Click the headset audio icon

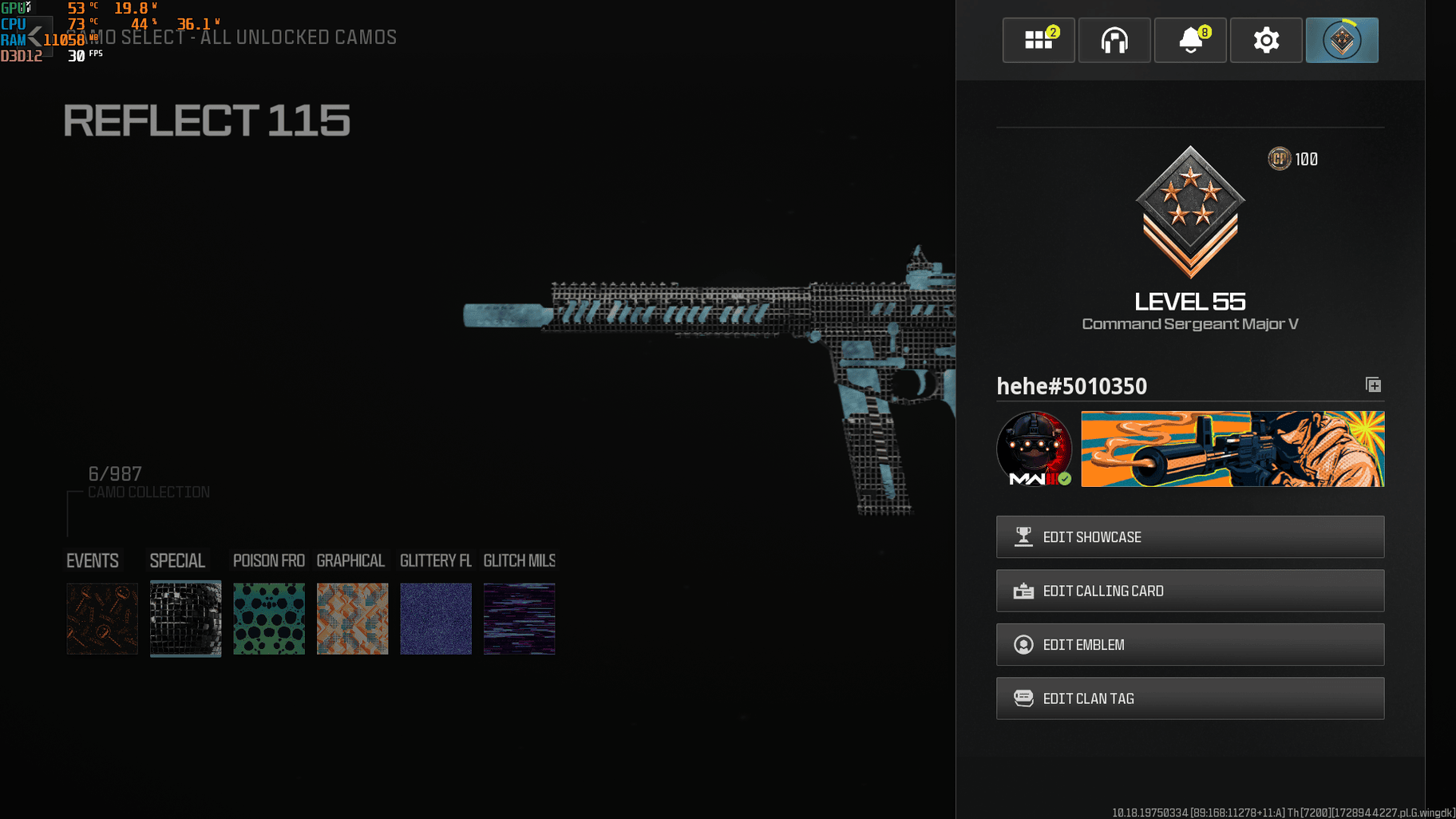1114,40
